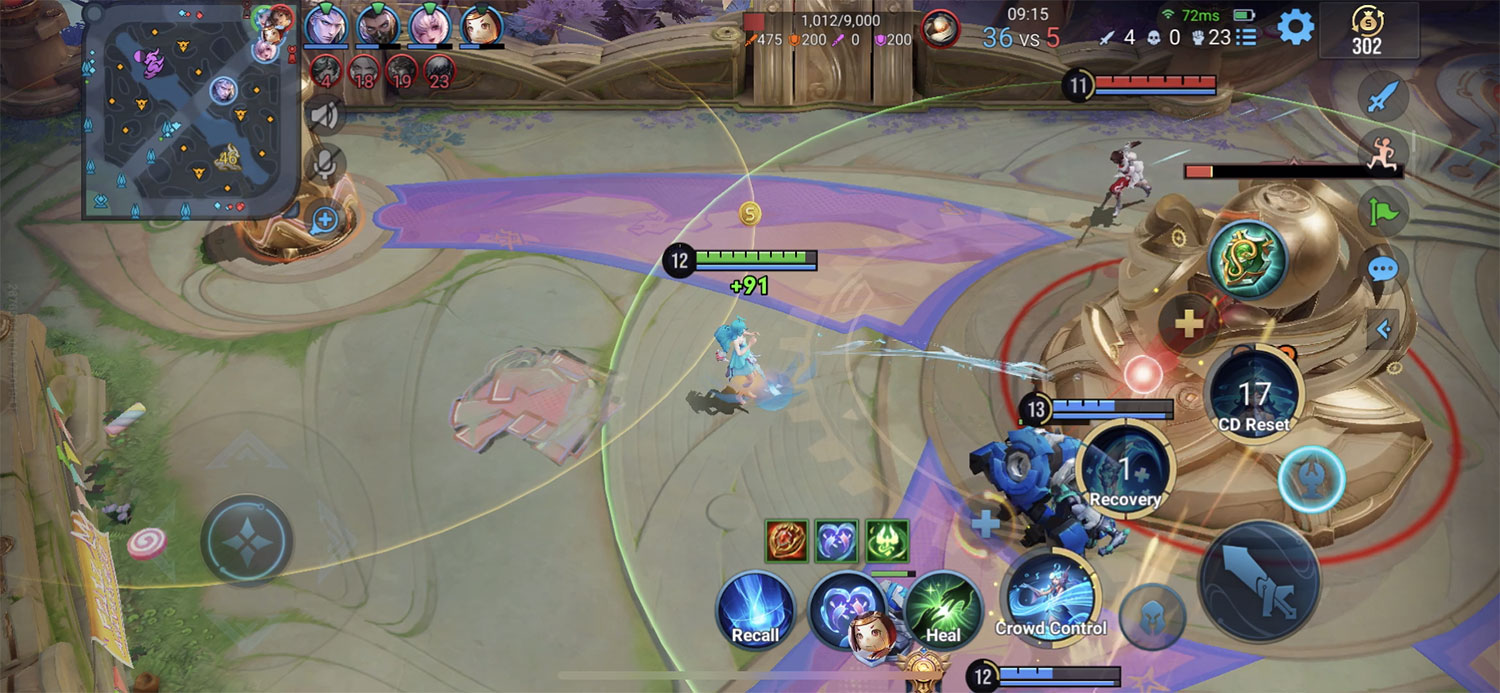Screen dimensions: 1500x693
Task: Activate the green serpent equipment item
Action: point(1247,260)
